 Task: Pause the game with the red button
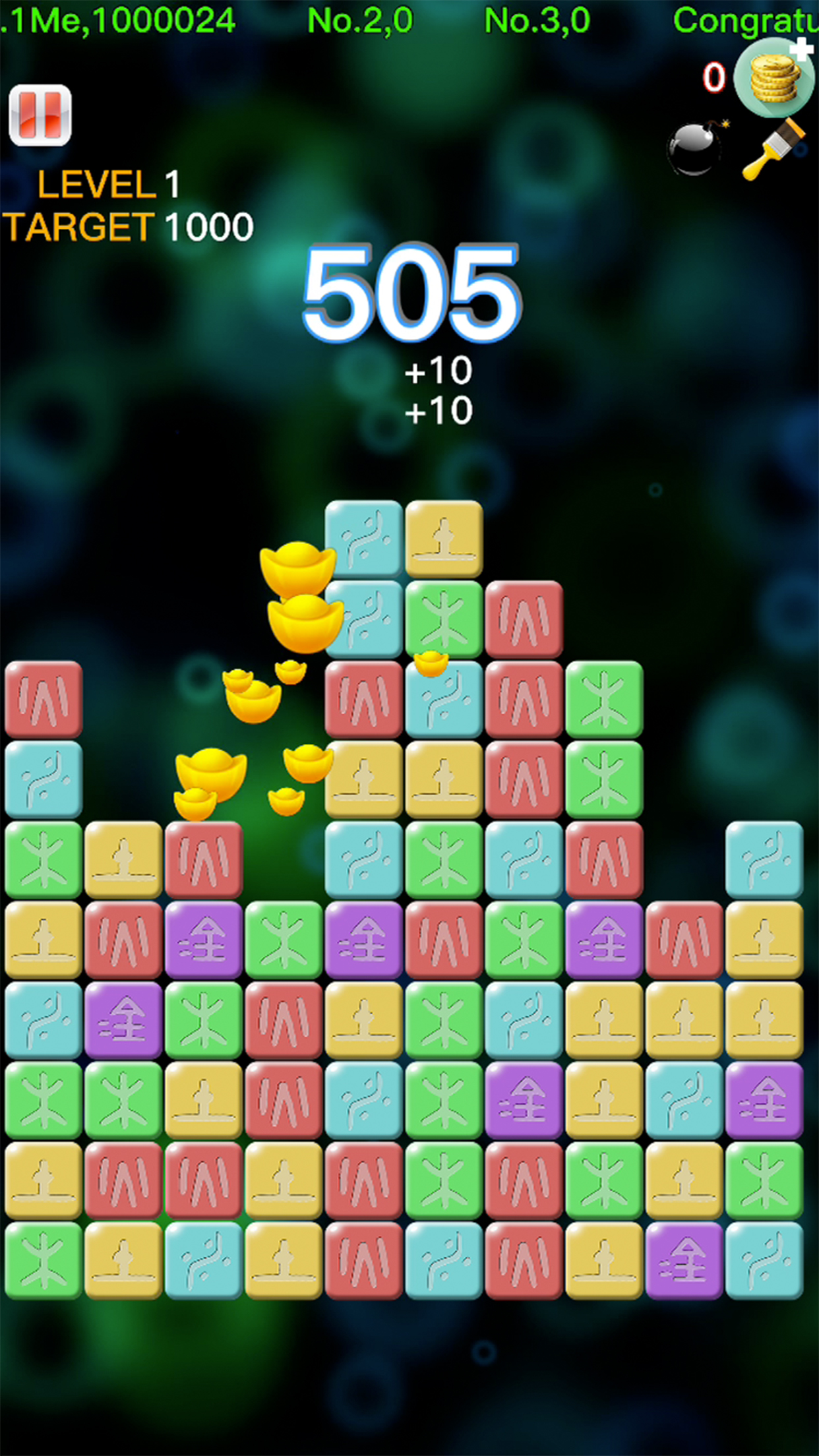pos(40,115)
